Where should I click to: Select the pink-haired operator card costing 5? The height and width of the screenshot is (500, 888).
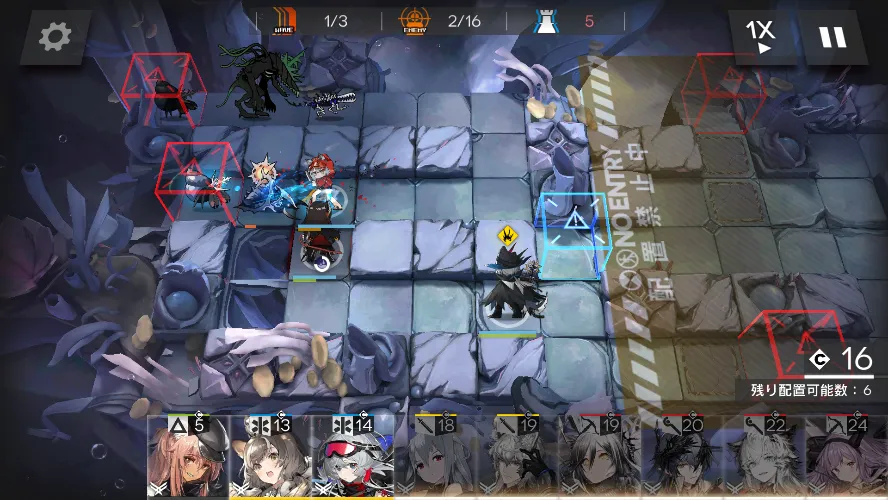click(x=188, y=458)
